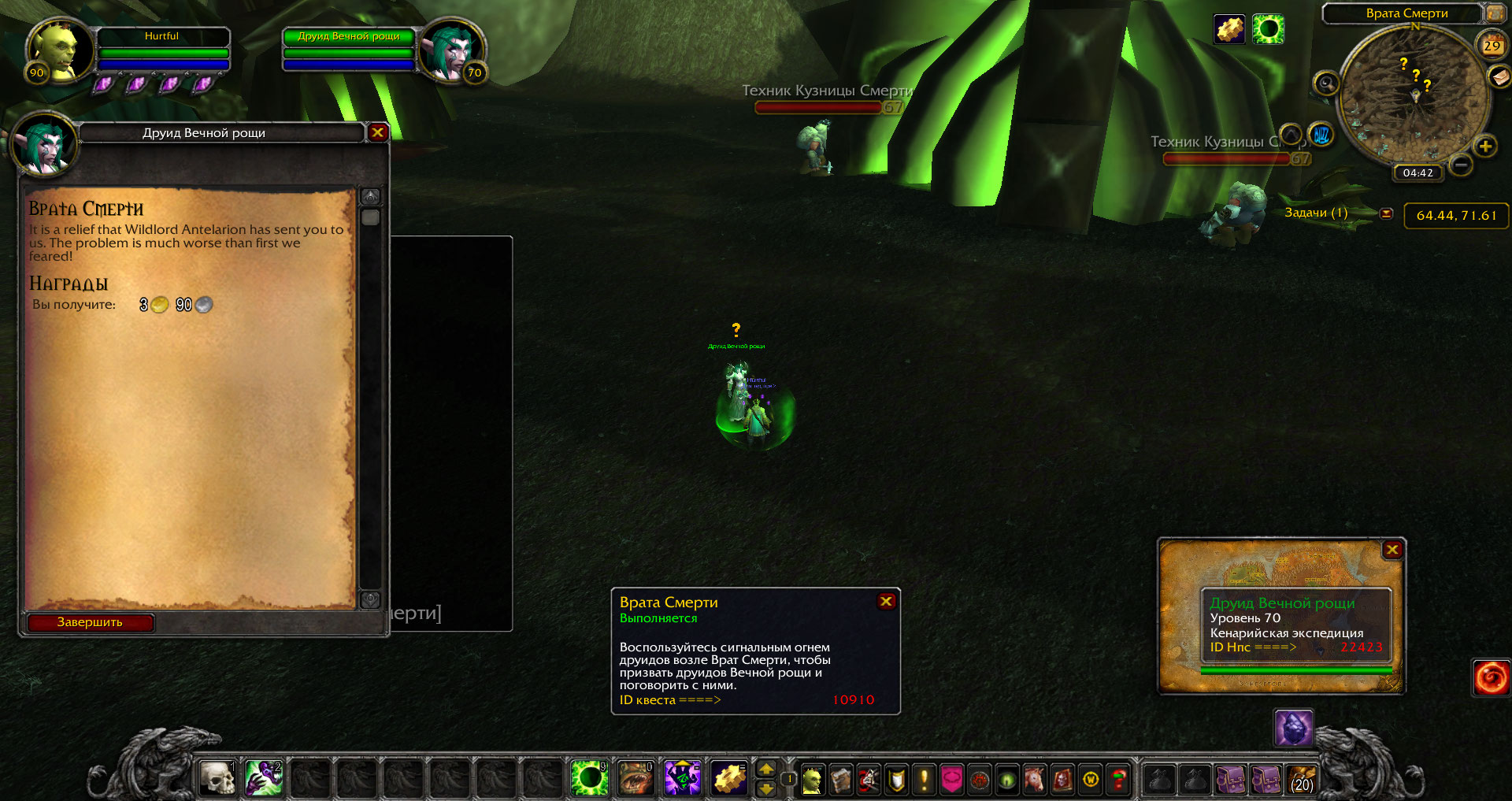Close the Друид Вечной рощи quest window
This screenshot has height=801, width=1512.
click(x=377, y=132)
